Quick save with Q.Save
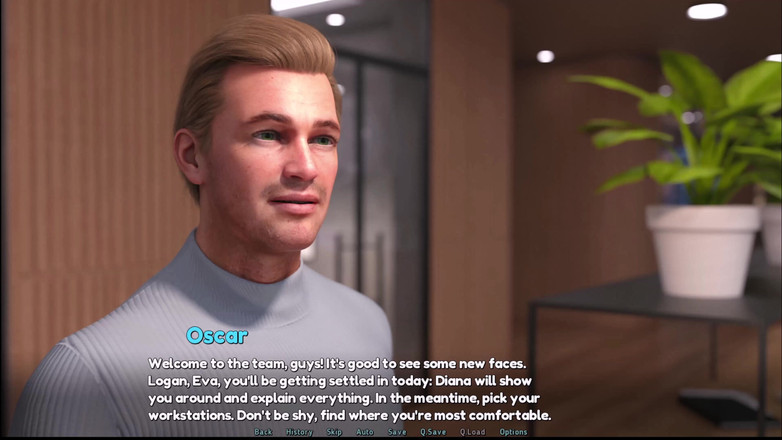 [x=433, y=432]
